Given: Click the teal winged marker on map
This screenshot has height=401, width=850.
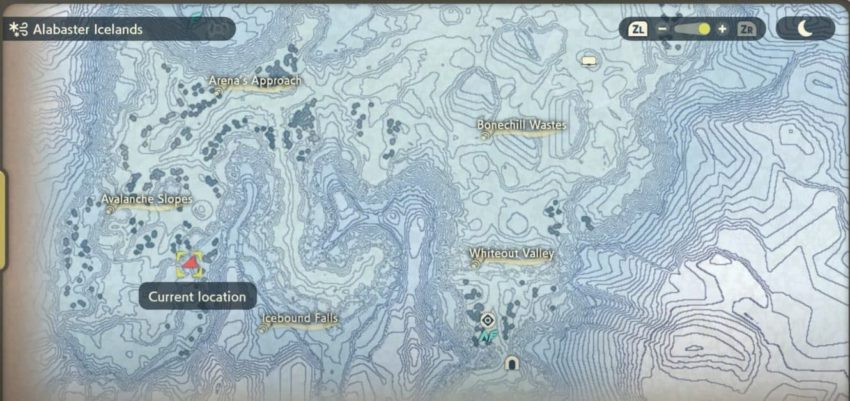Looking at the screenshot, I should [488, 338].
